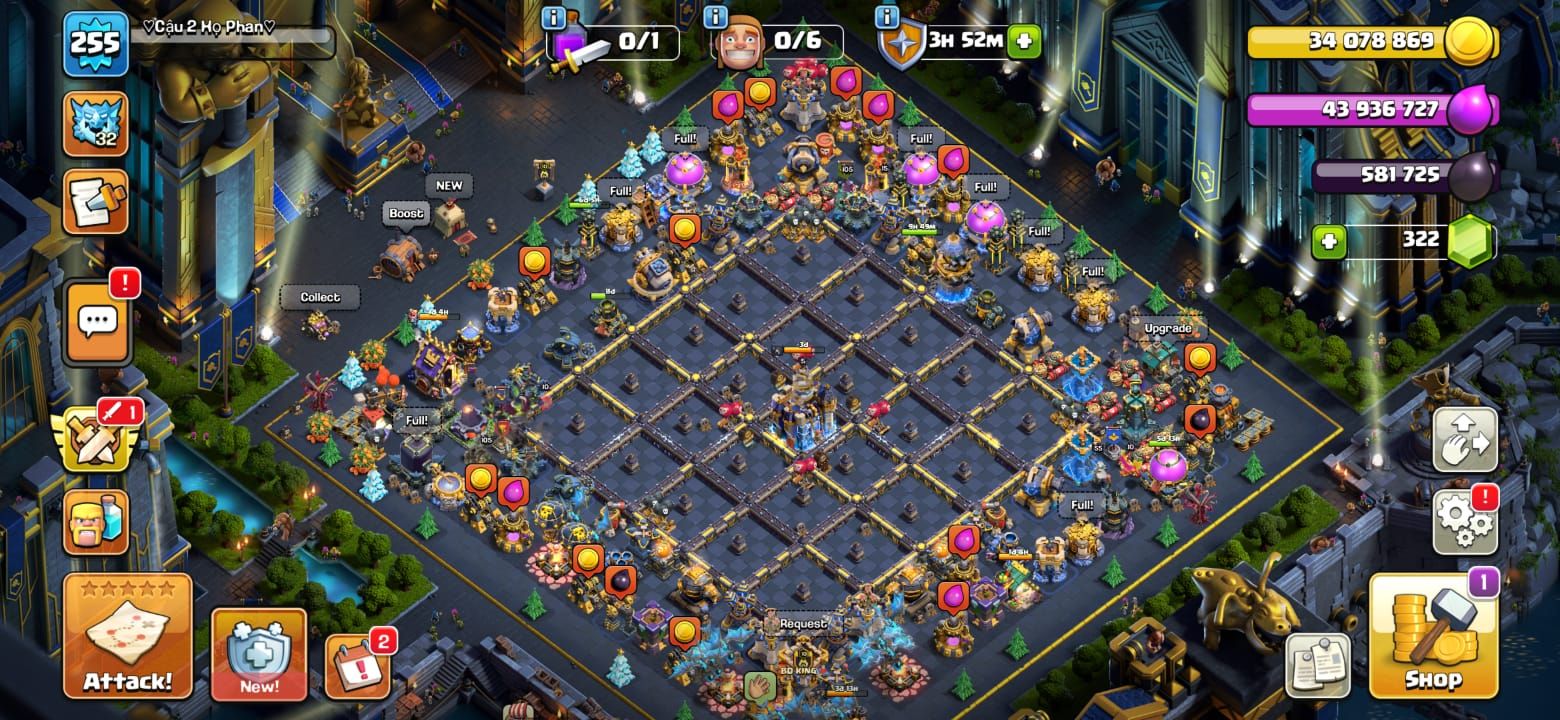Screen dimensions: 1560x720
Task: Open the settings gear menu
Action: (x=1465, y=522)
